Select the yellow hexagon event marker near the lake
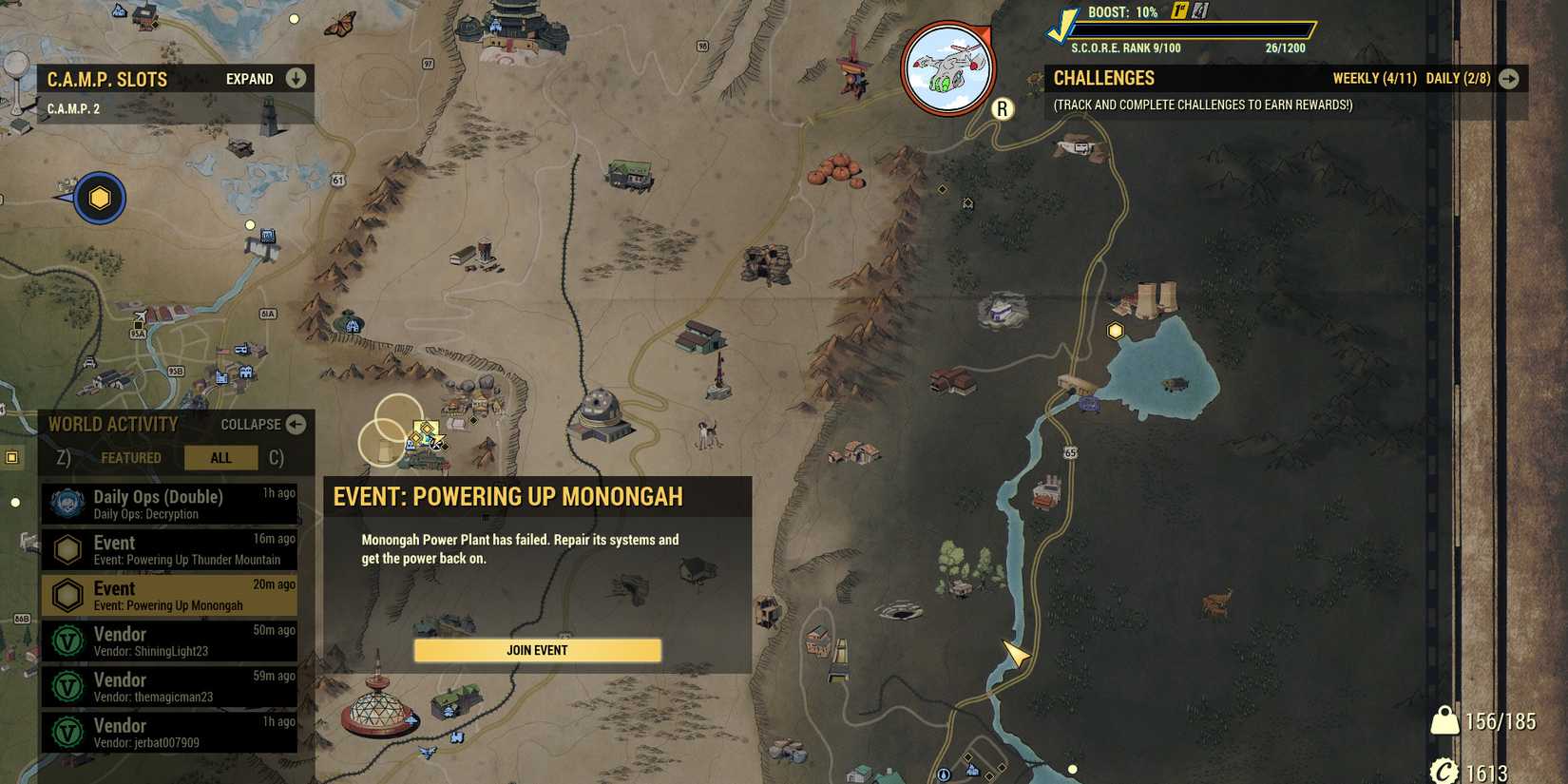This screenshot has height=784, width=1568. (x=1113, y=331)
